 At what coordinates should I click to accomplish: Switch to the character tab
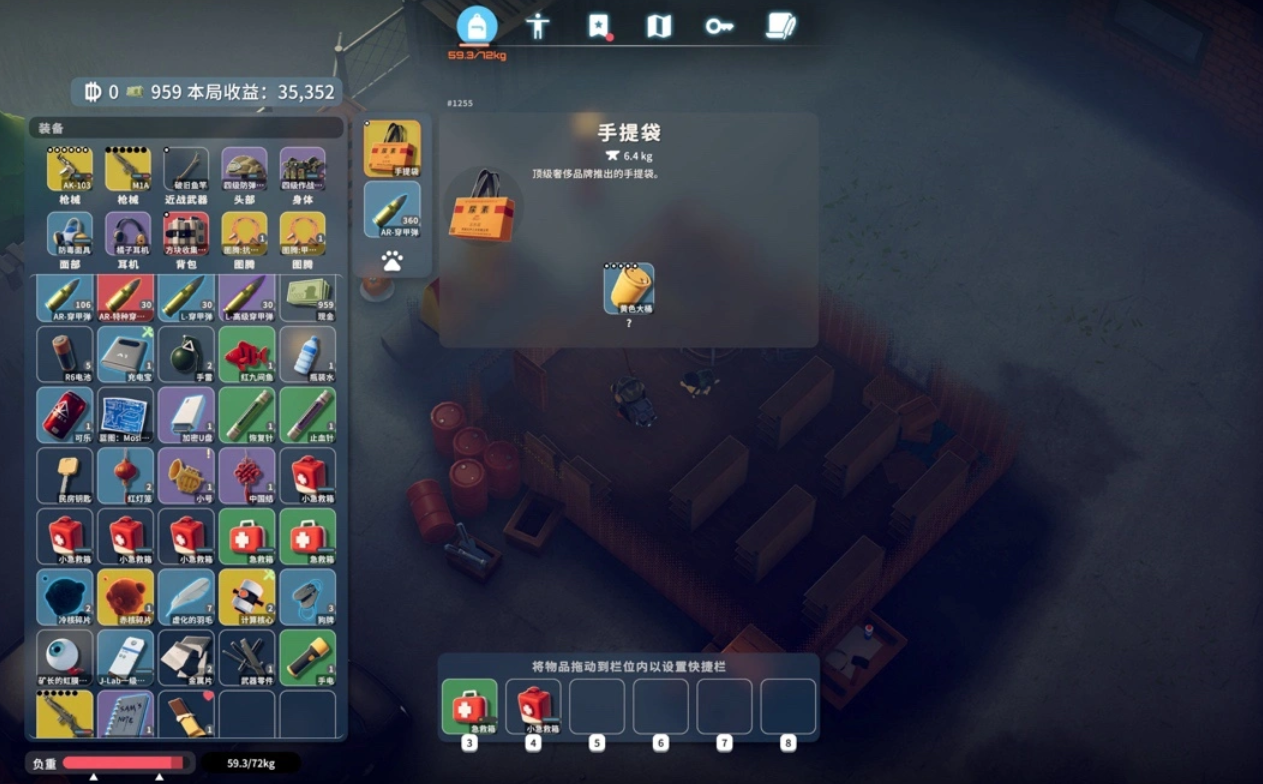coord(538,26)
